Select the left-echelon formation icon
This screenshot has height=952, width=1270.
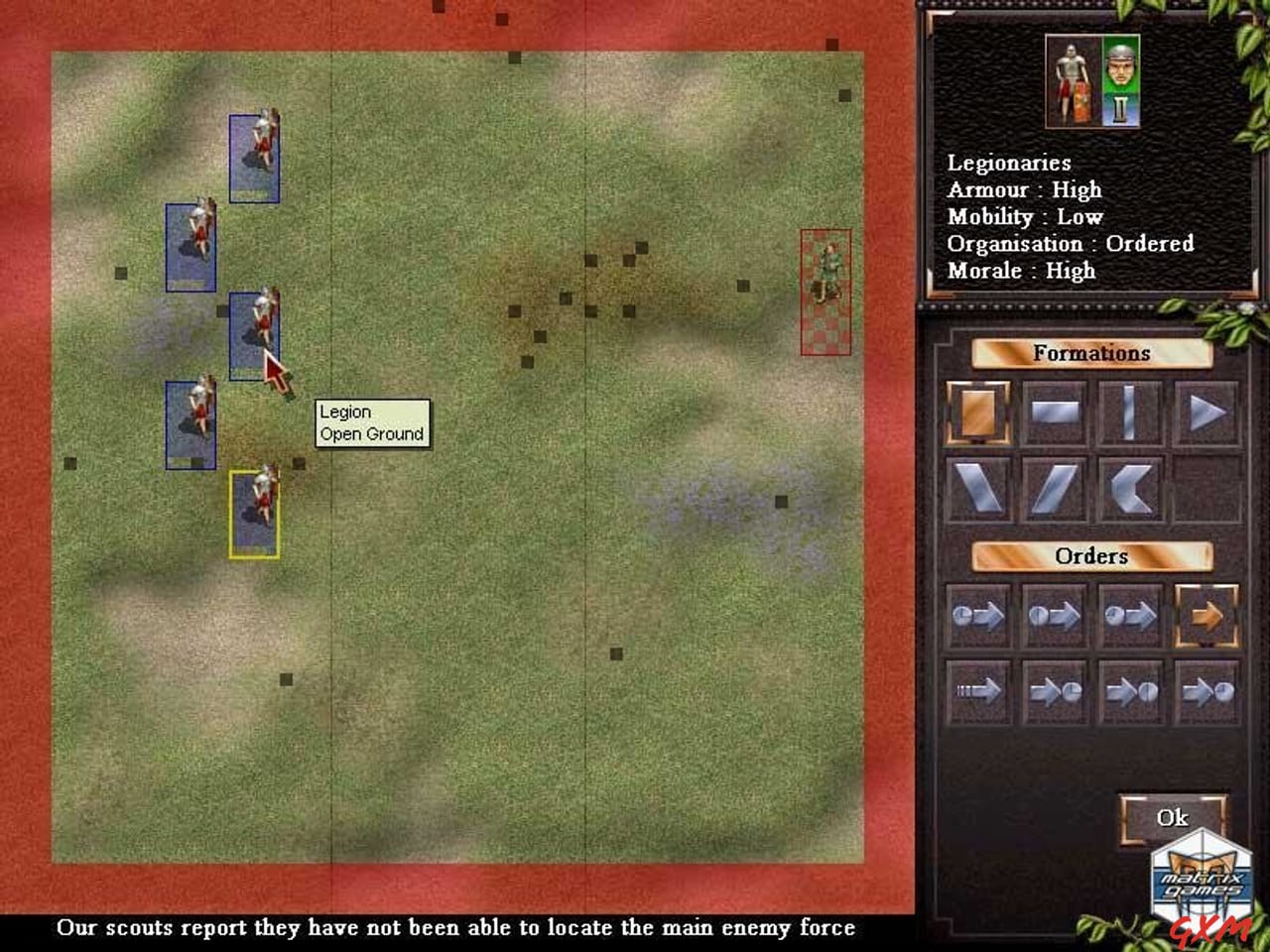coord(980,488)
